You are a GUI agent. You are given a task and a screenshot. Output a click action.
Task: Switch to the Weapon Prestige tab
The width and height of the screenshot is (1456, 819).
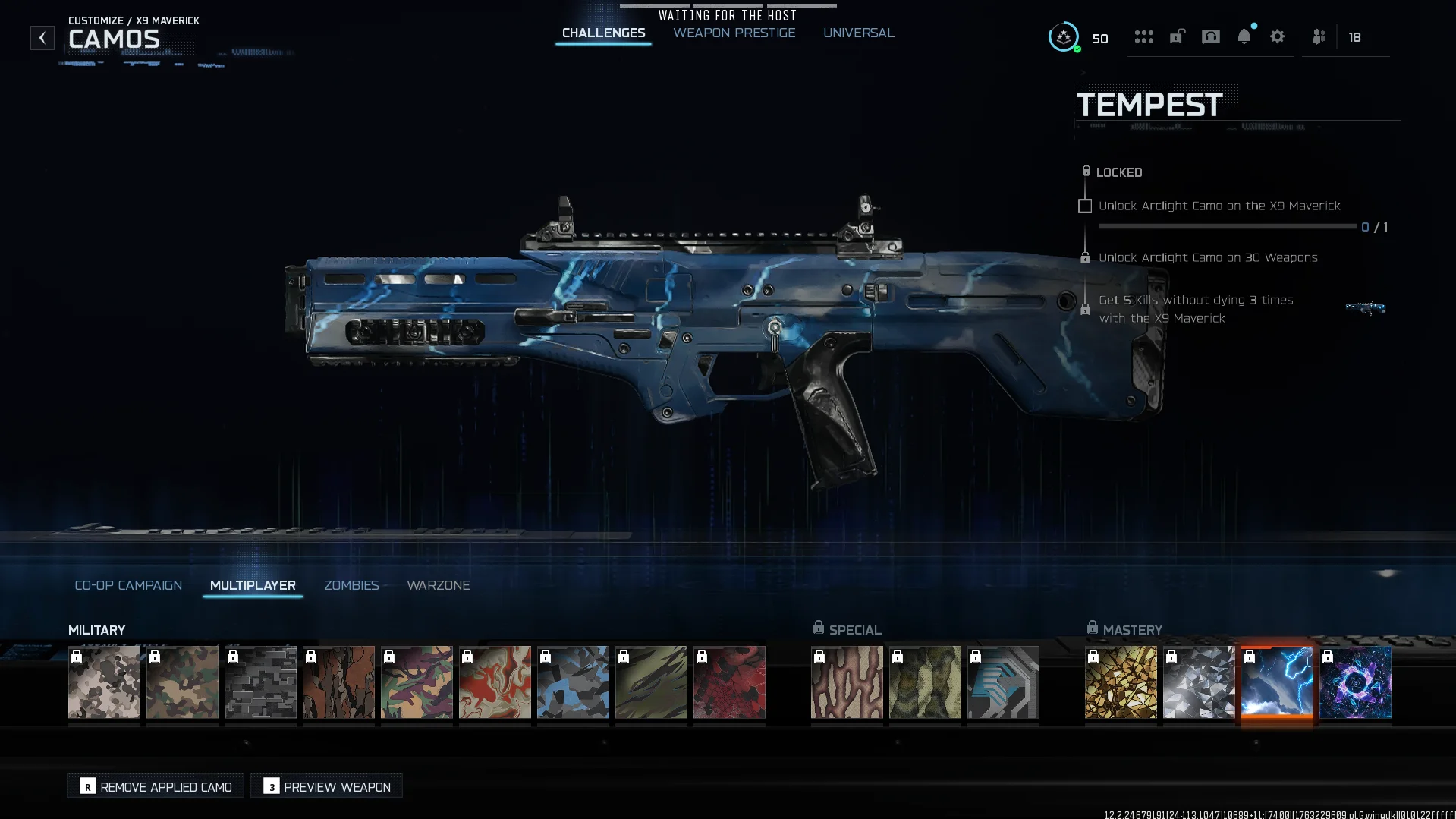[x=734, y=33]
